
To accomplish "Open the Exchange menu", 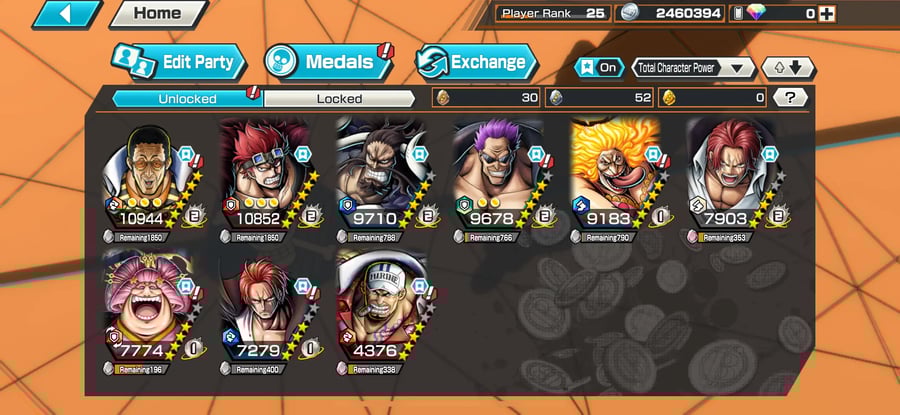I will (x=474, y=62).
